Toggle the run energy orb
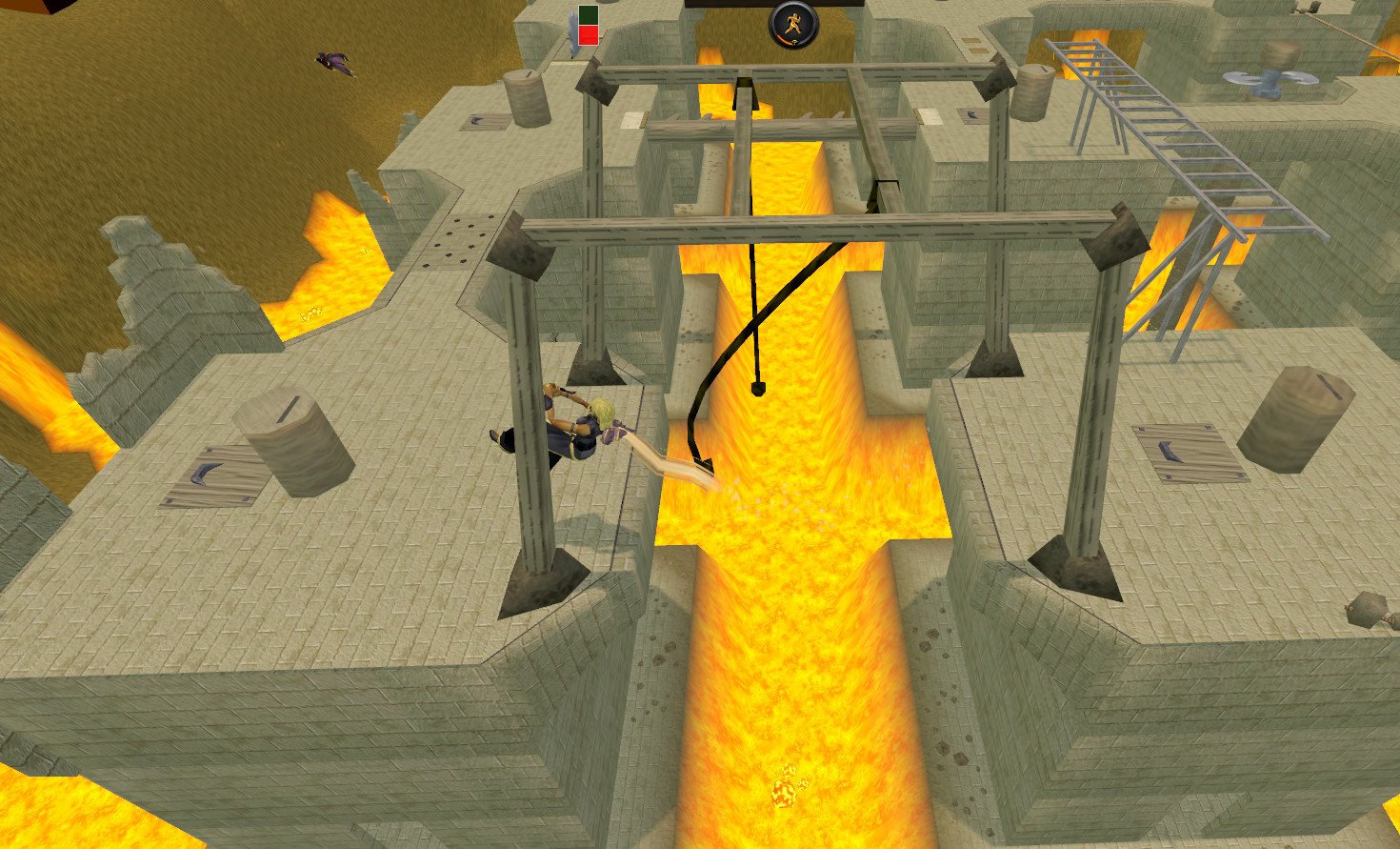 click(x=793, y=25)
